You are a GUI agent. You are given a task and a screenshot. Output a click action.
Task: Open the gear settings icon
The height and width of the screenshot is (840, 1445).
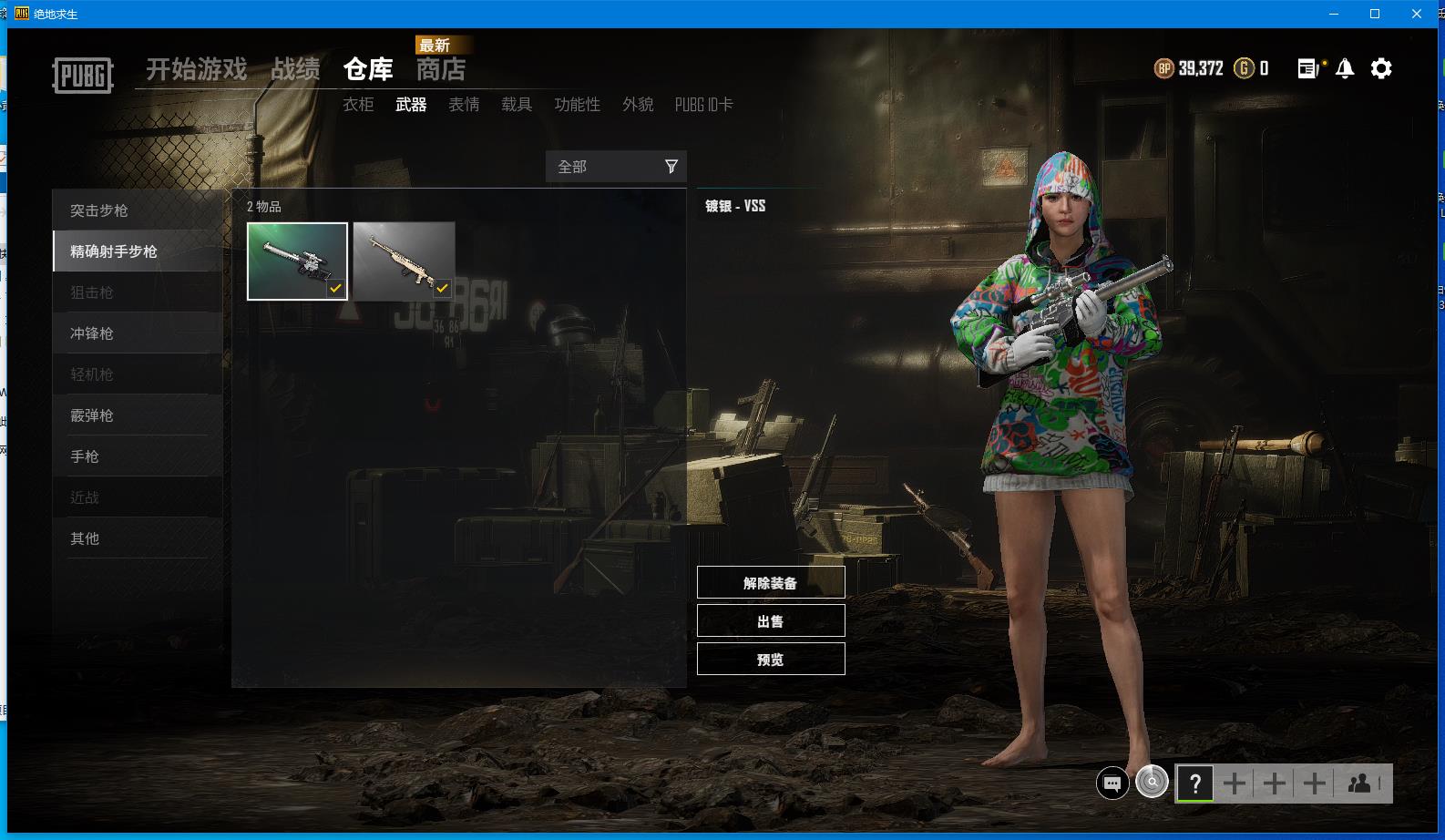coord(1381,68)
